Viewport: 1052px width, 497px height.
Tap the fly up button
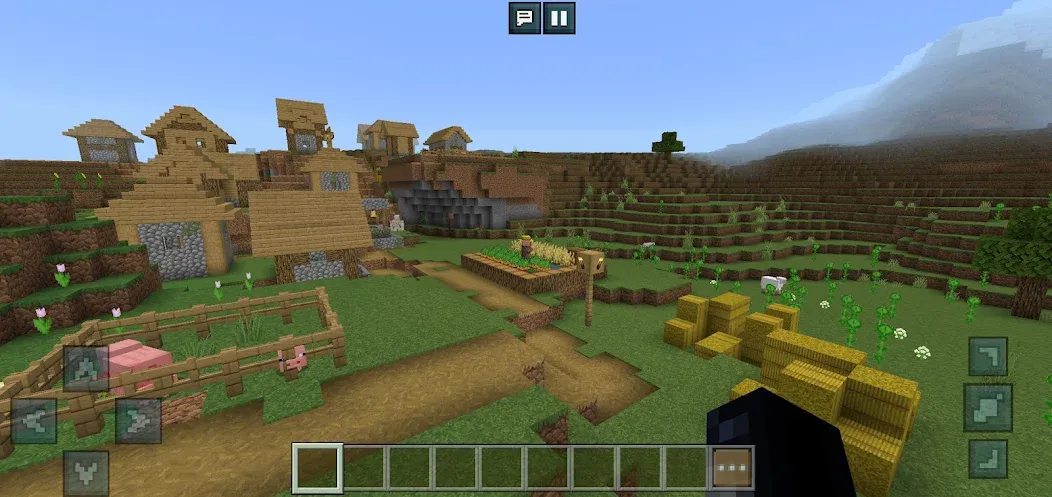(x=988, y=357)
